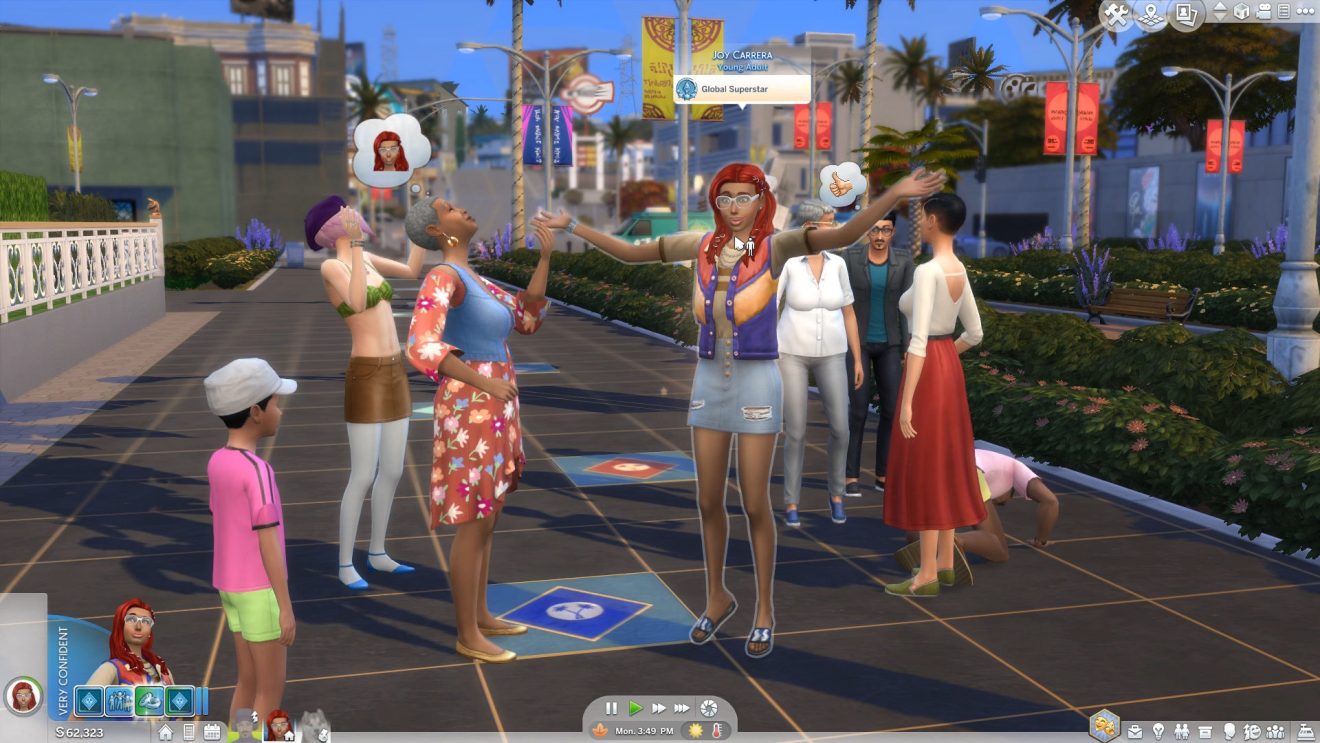Open camera controls with the video camera icon
1320x743 pixels.
(x=1263, y=12)
